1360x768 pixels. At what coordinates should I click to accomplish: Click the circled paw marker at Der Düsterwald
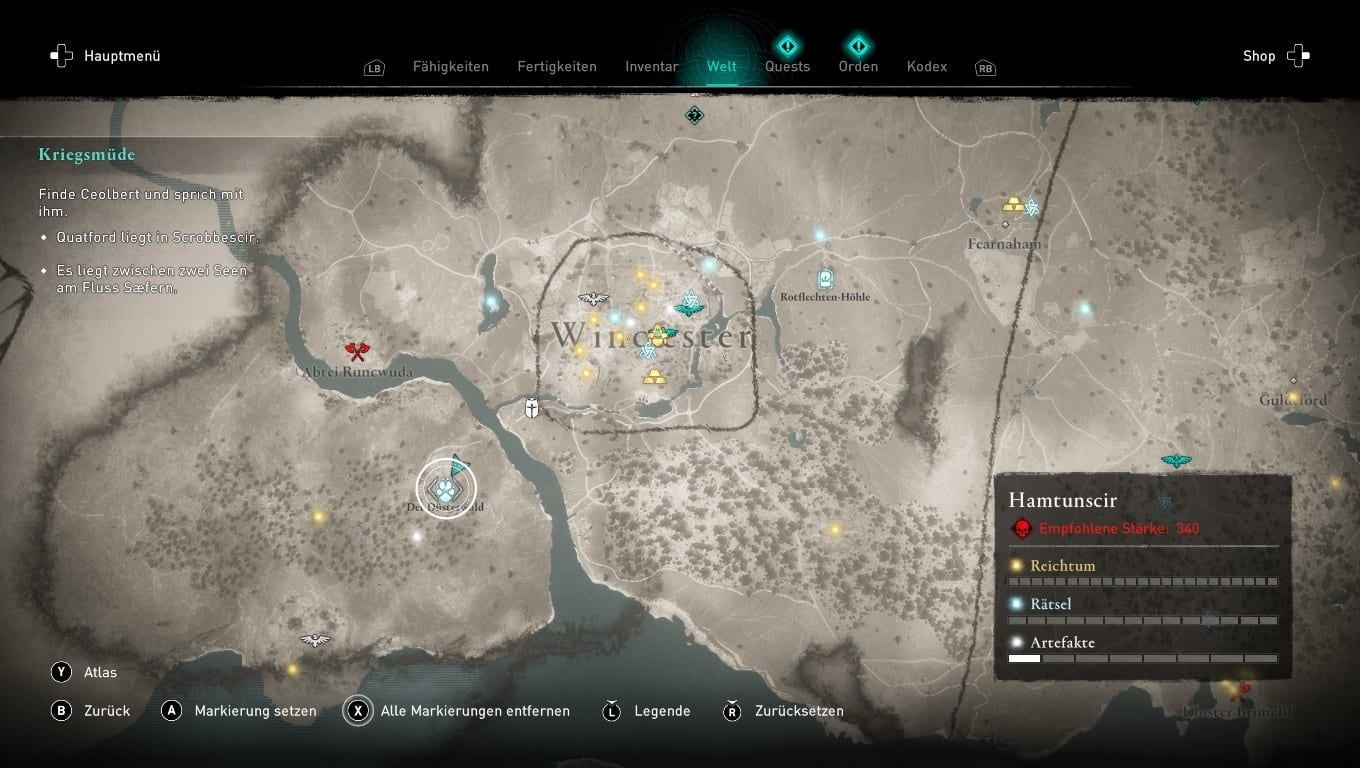(445, 489)
